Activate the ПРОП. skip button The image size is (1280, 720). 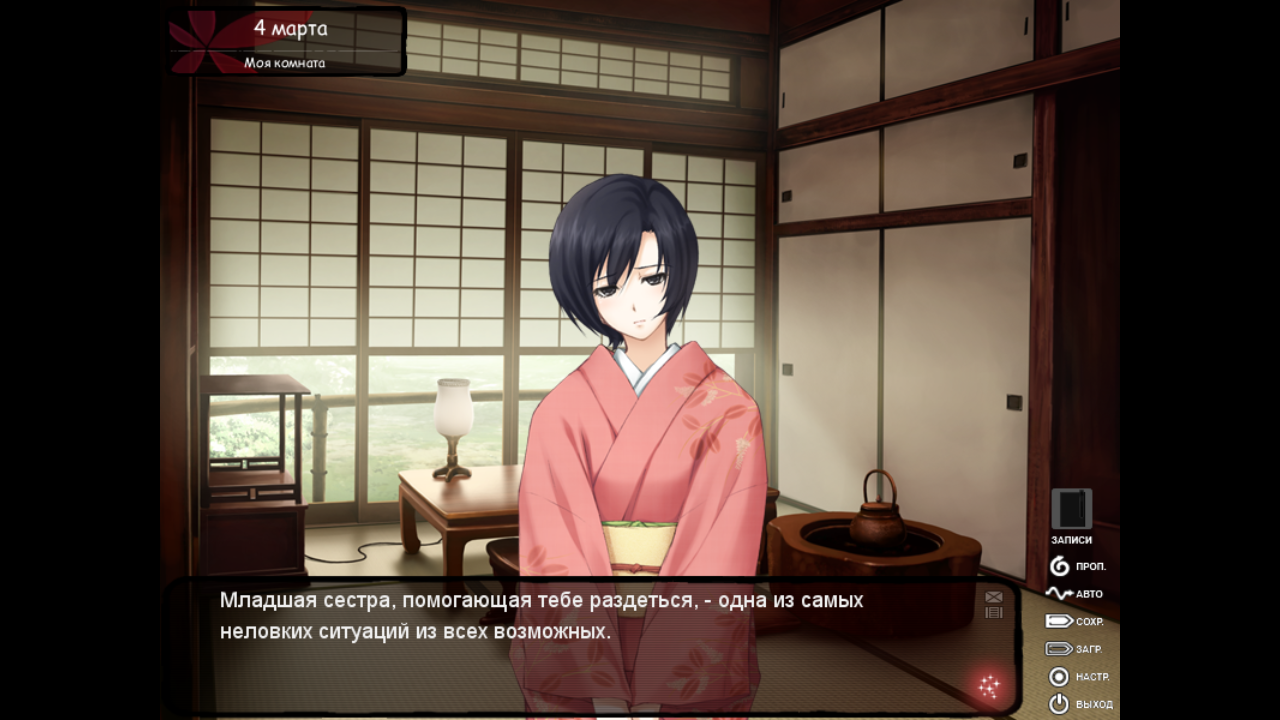[1076, 567]
